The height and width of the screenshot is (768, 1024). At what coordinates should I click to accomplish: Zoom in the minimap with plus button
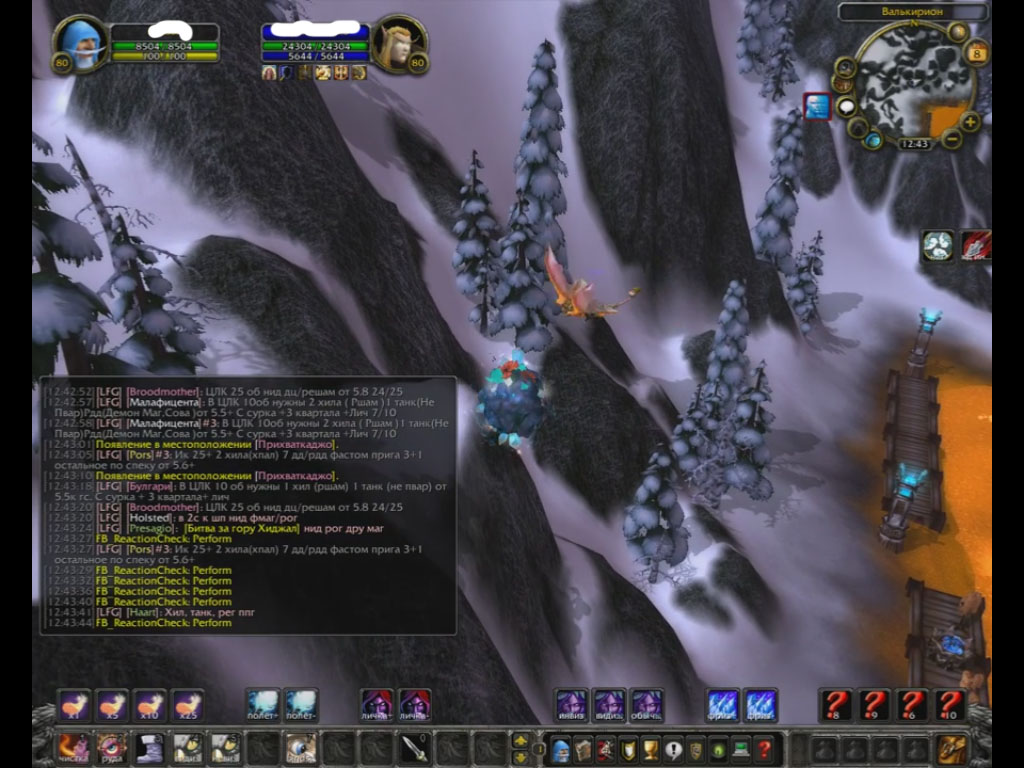(x=970, y=121)
